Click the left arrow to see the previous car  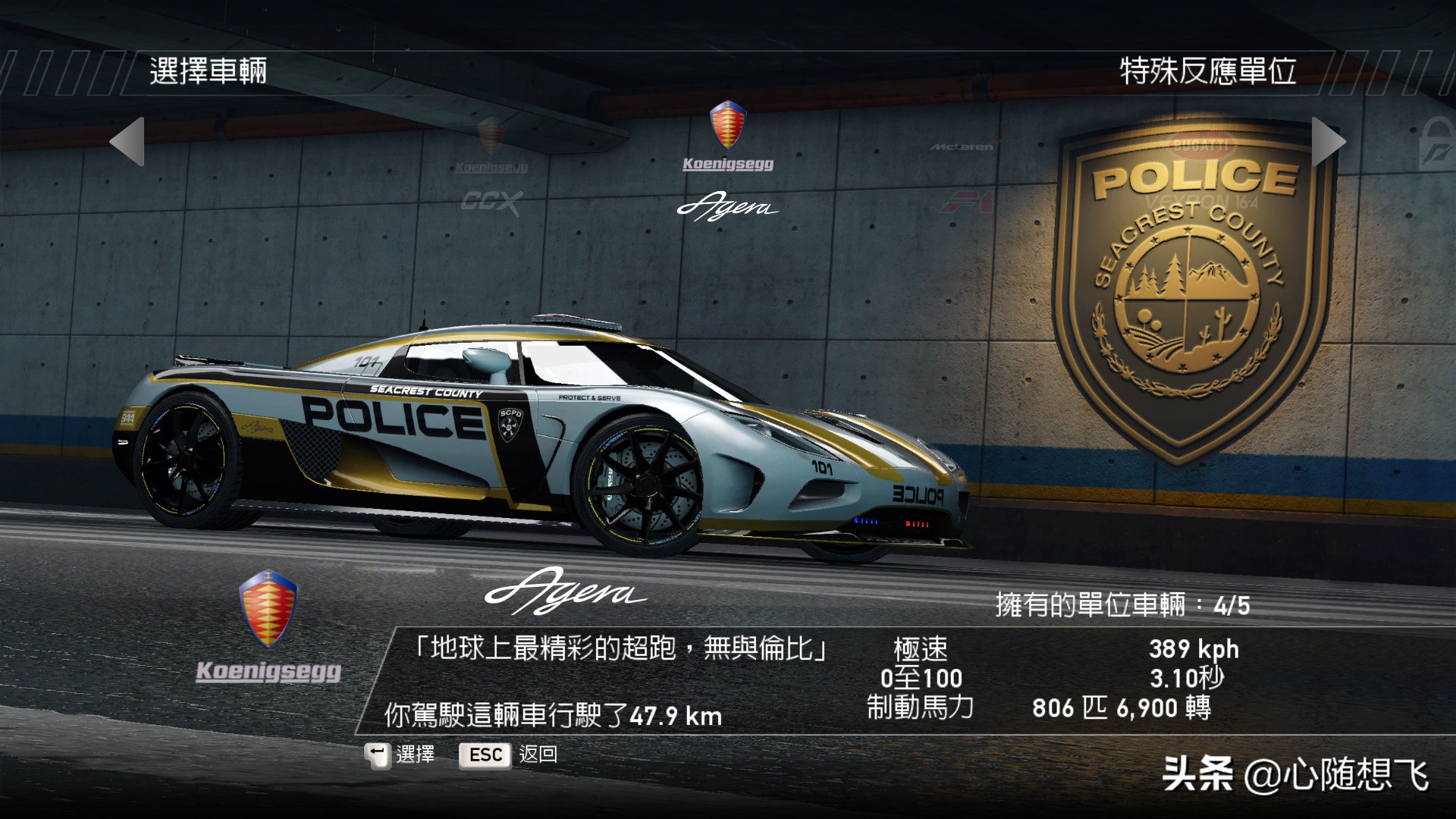click(x=127, y=142)
